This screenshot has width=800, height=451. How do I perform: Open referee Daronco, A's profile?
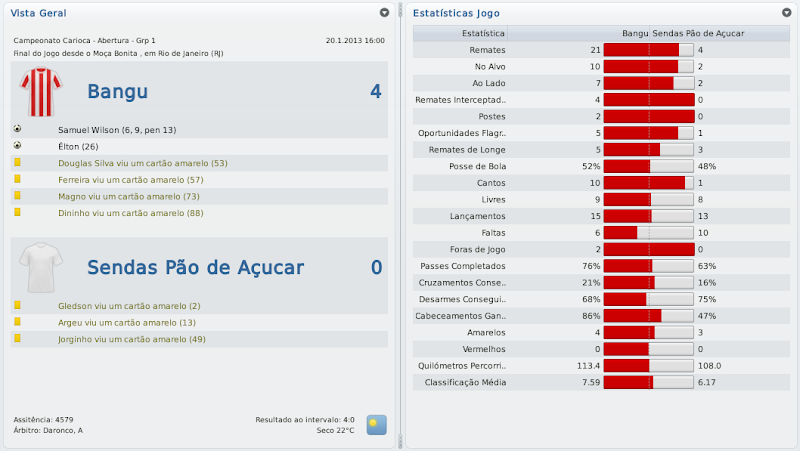pos(62,430)
